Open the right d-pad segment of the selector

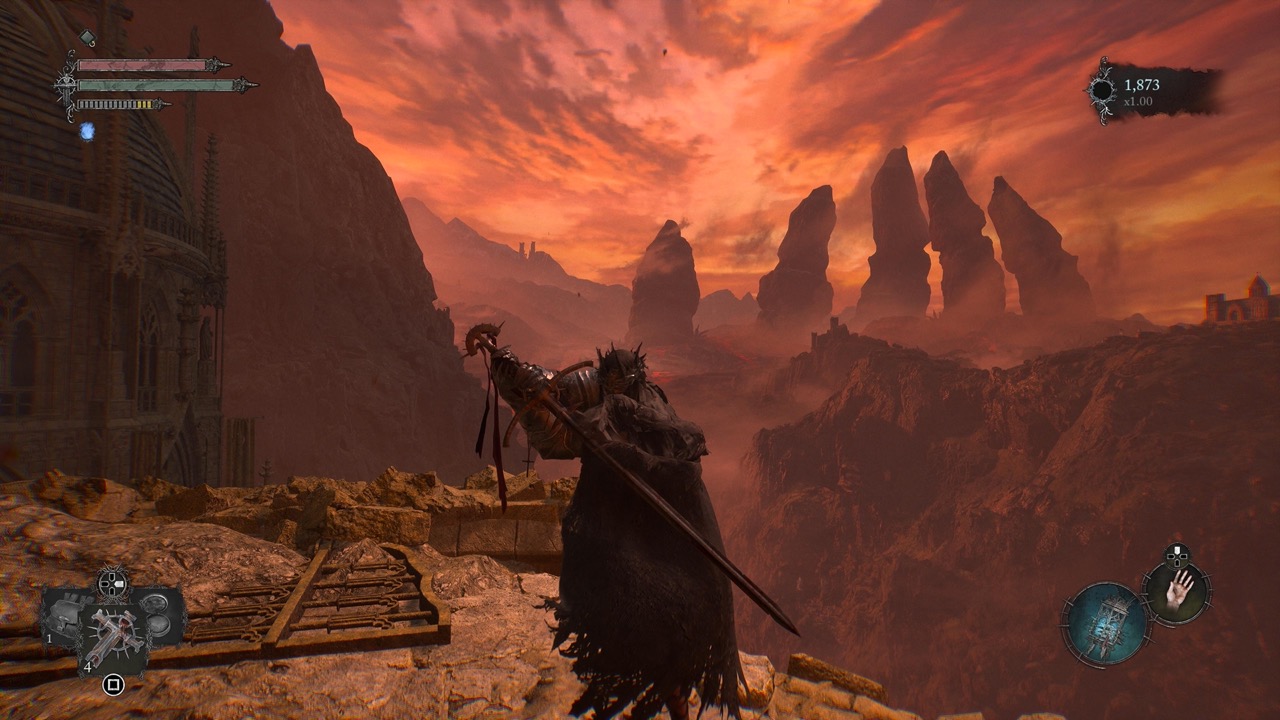pos(120,583)
